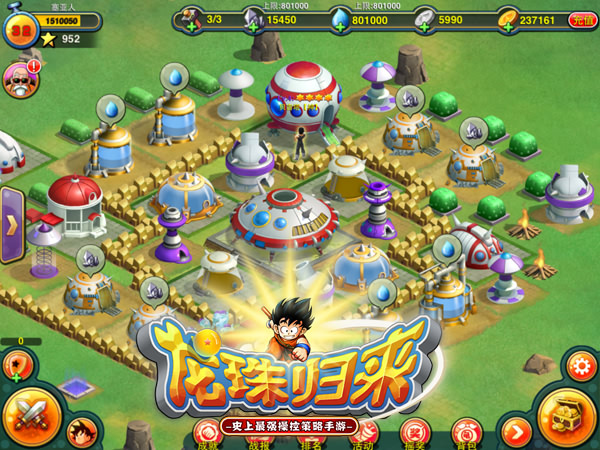Screen dimensions: 600x450
Task: Toggle the orange arrow menu button
Action: [x=516, y=432]
